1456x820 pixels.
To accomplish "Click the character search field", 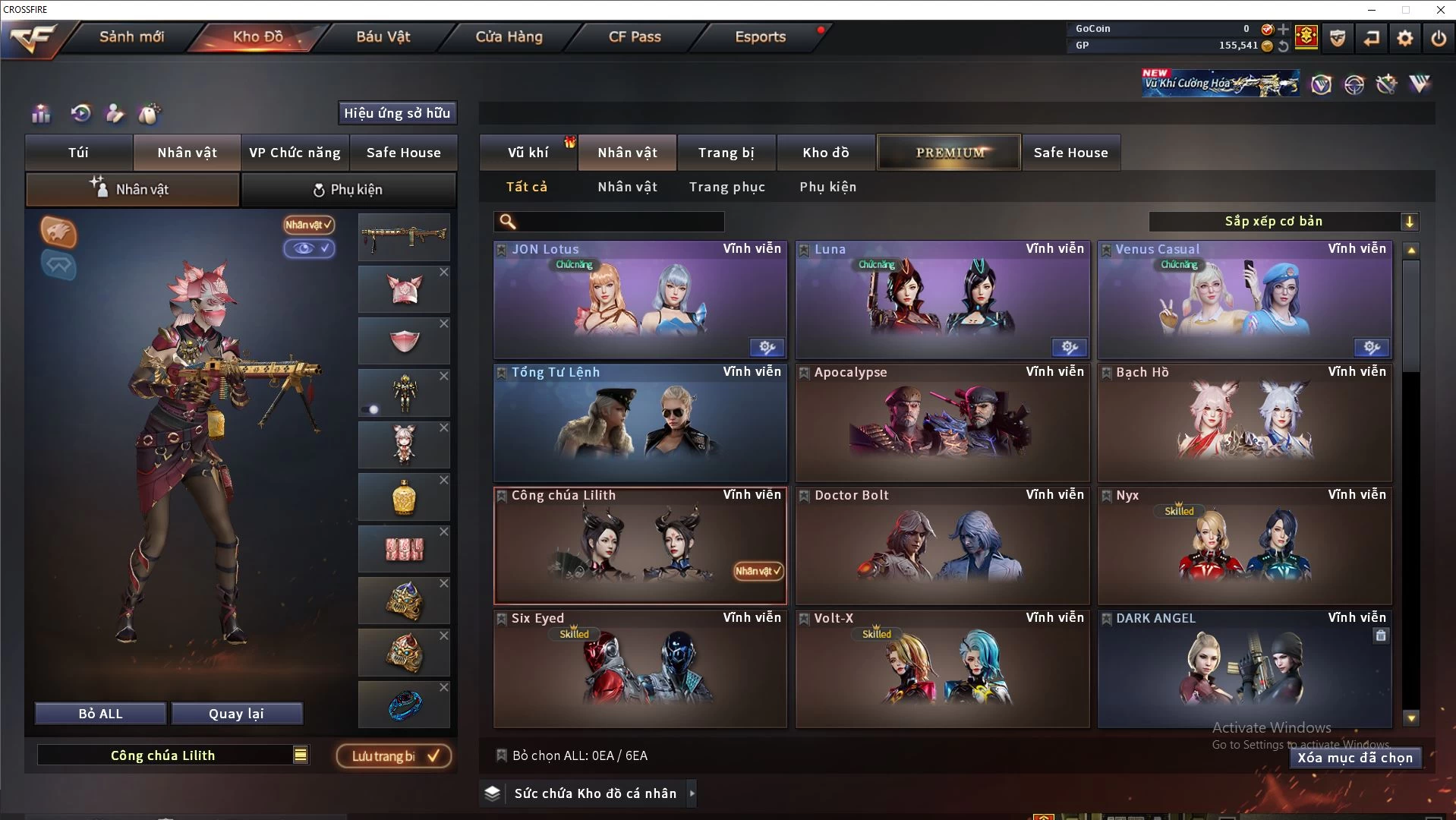I will coord(619,222).
